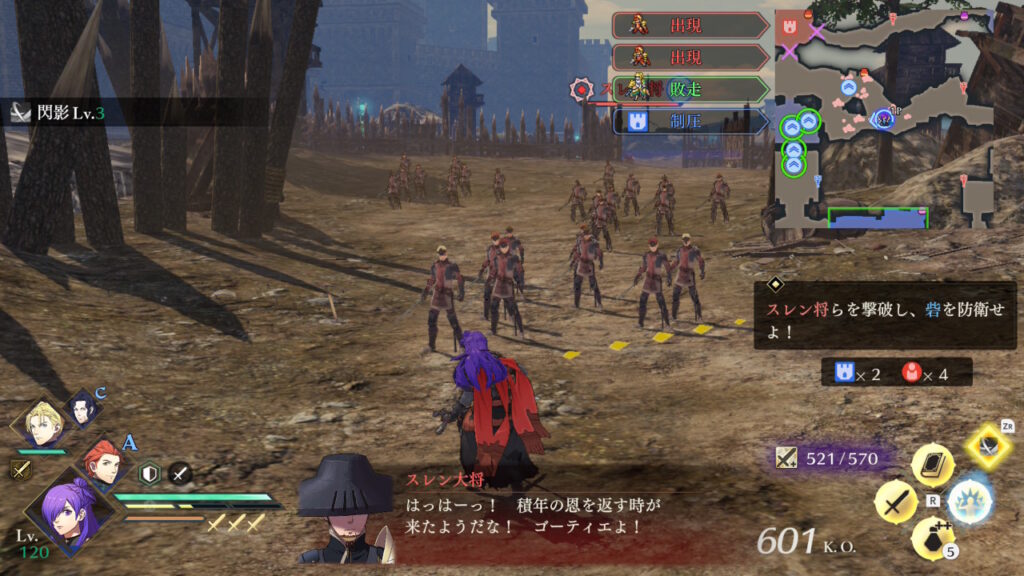Click the round sword status icon
Screen dimensions: 1024x576
tap(179, 473)
